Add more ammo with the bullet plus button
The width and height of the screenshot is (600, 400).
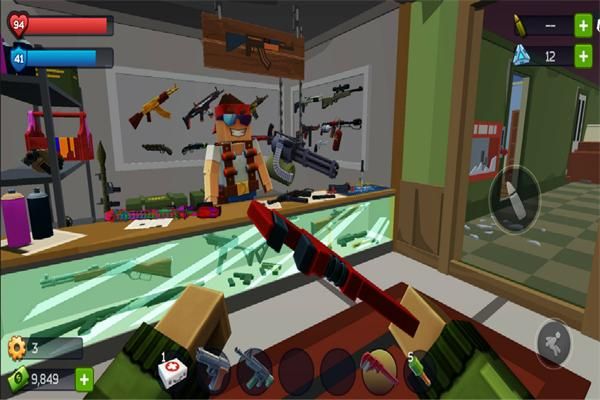coord(583,26)
